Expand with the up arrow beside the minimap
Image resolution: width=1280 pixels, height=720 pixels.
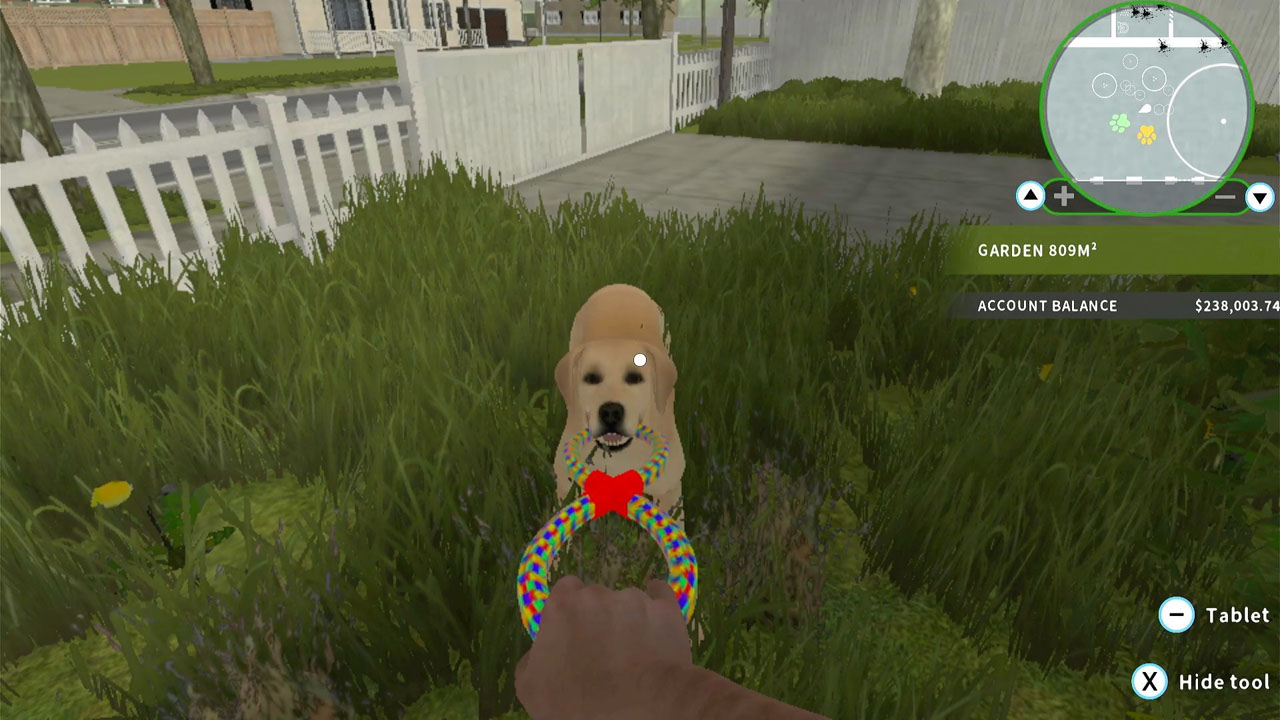1031,196
